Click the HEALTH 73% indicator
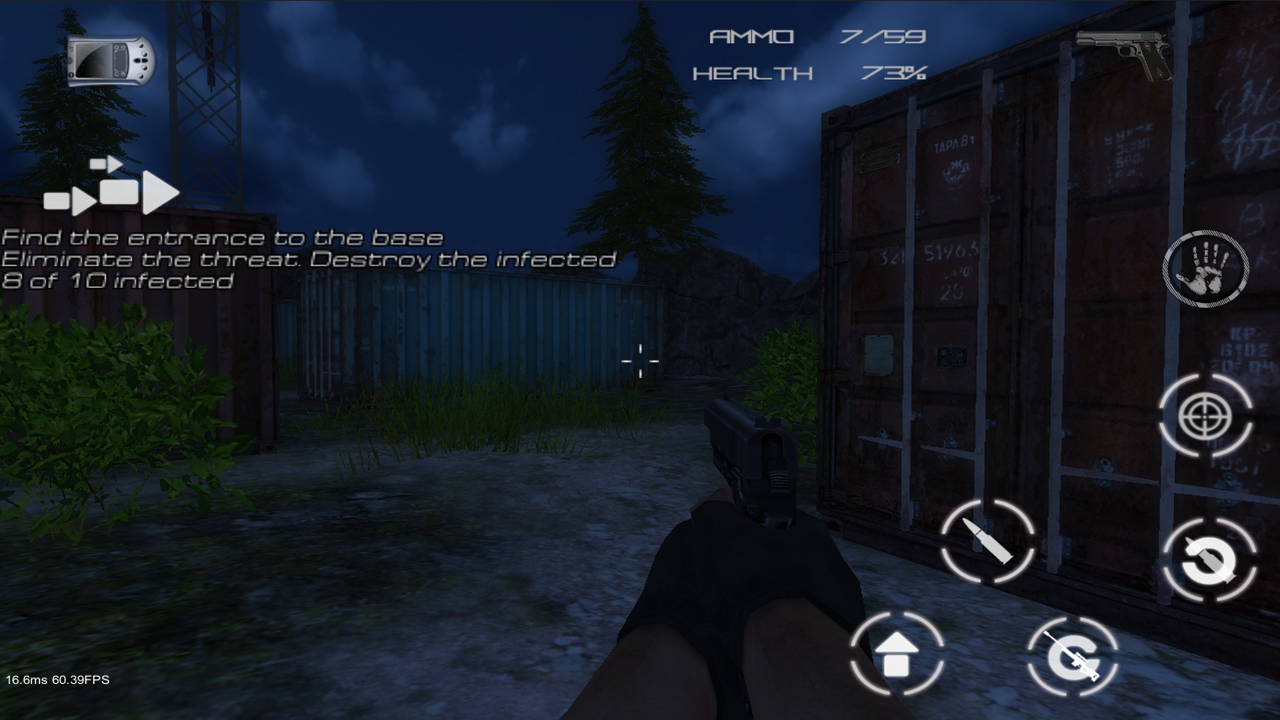 pyautogui.click(x=812, y=71)
